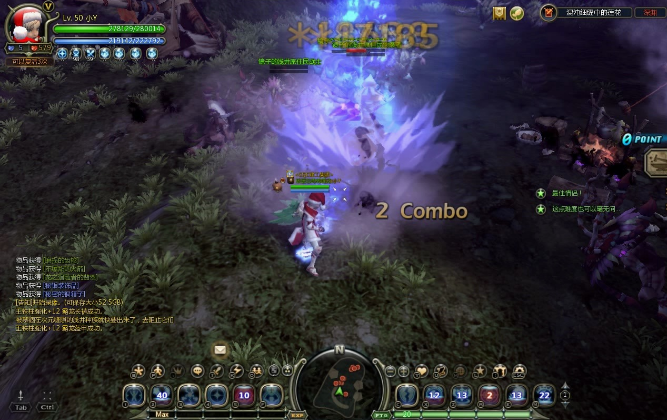This screenshot has height=420, width=667.
Task: Click the gold V badge above portrait
Action: coord(47,6)
